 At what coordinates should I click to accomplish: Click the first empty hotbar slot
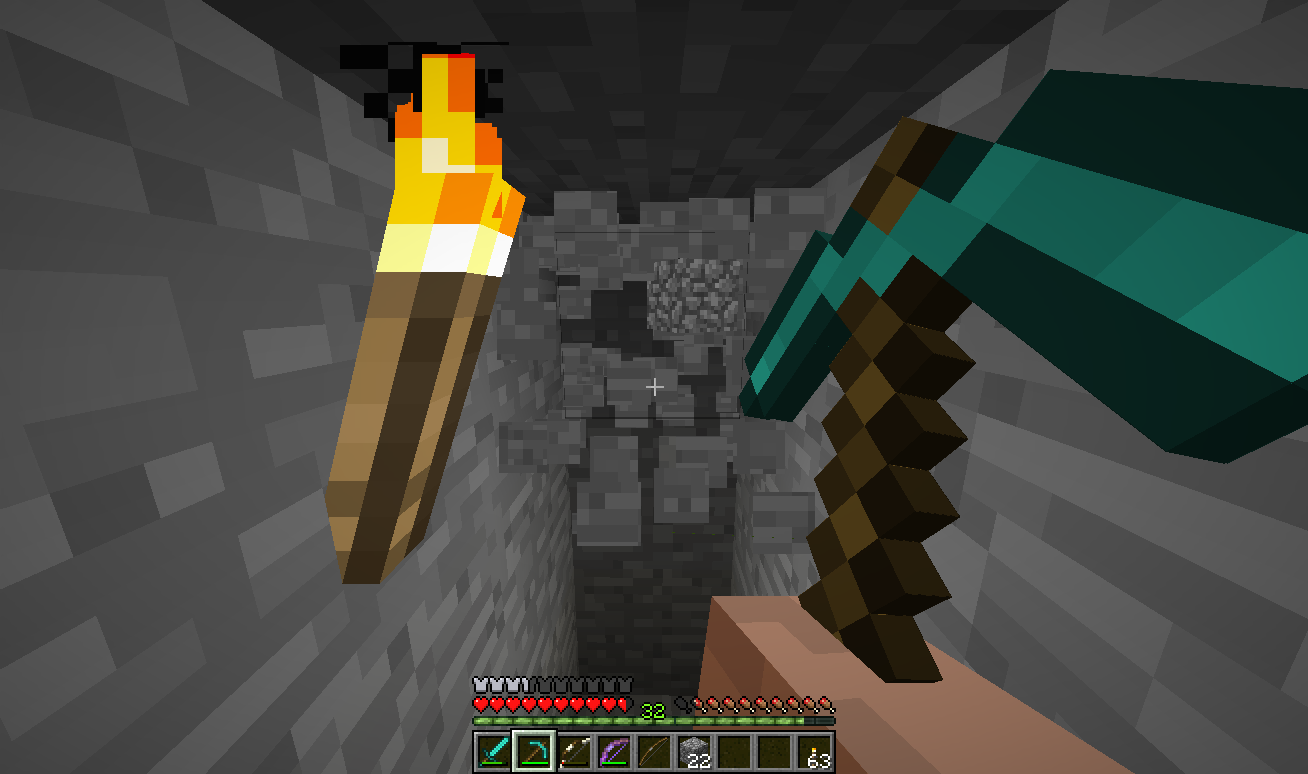pyautogui.click(x=733, y=750)
